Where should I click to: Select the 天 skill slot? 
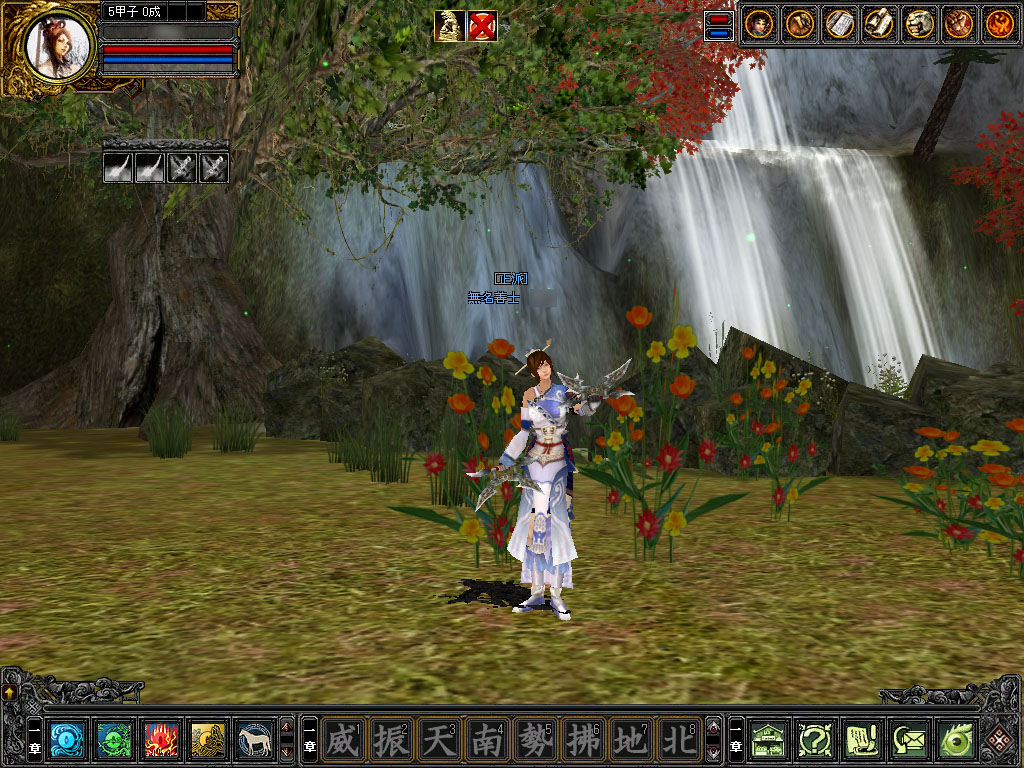click(438, 740)
